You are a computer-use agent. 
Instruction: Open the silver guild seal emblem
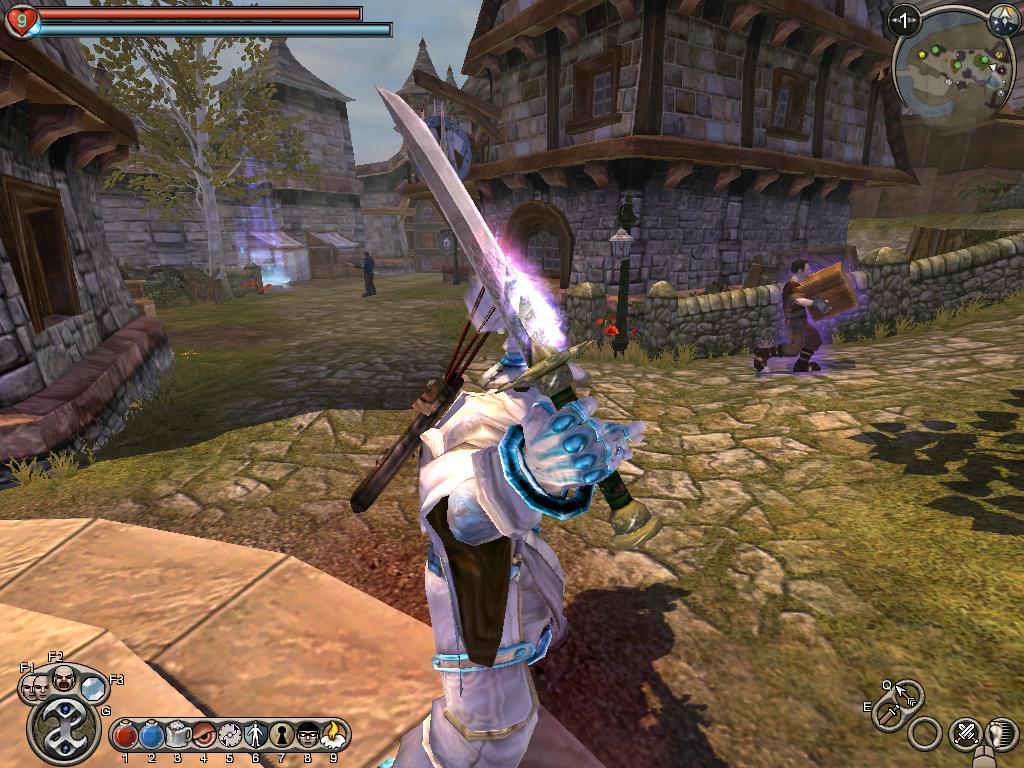[x=64, y=730]
